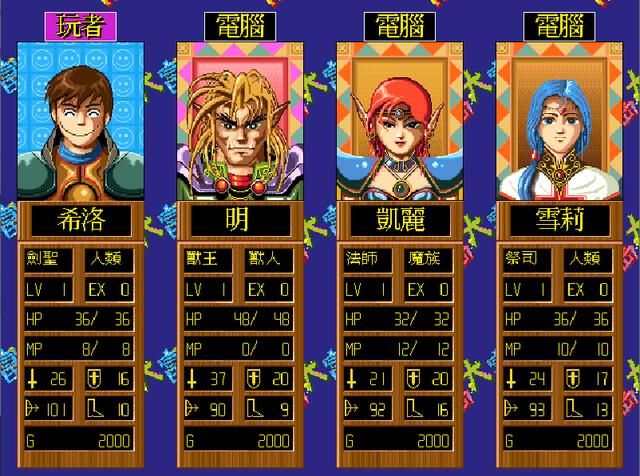The height and width of the screenshot is (476, 640).
Task: Click the 明 name plate
Action: point(238,221)
